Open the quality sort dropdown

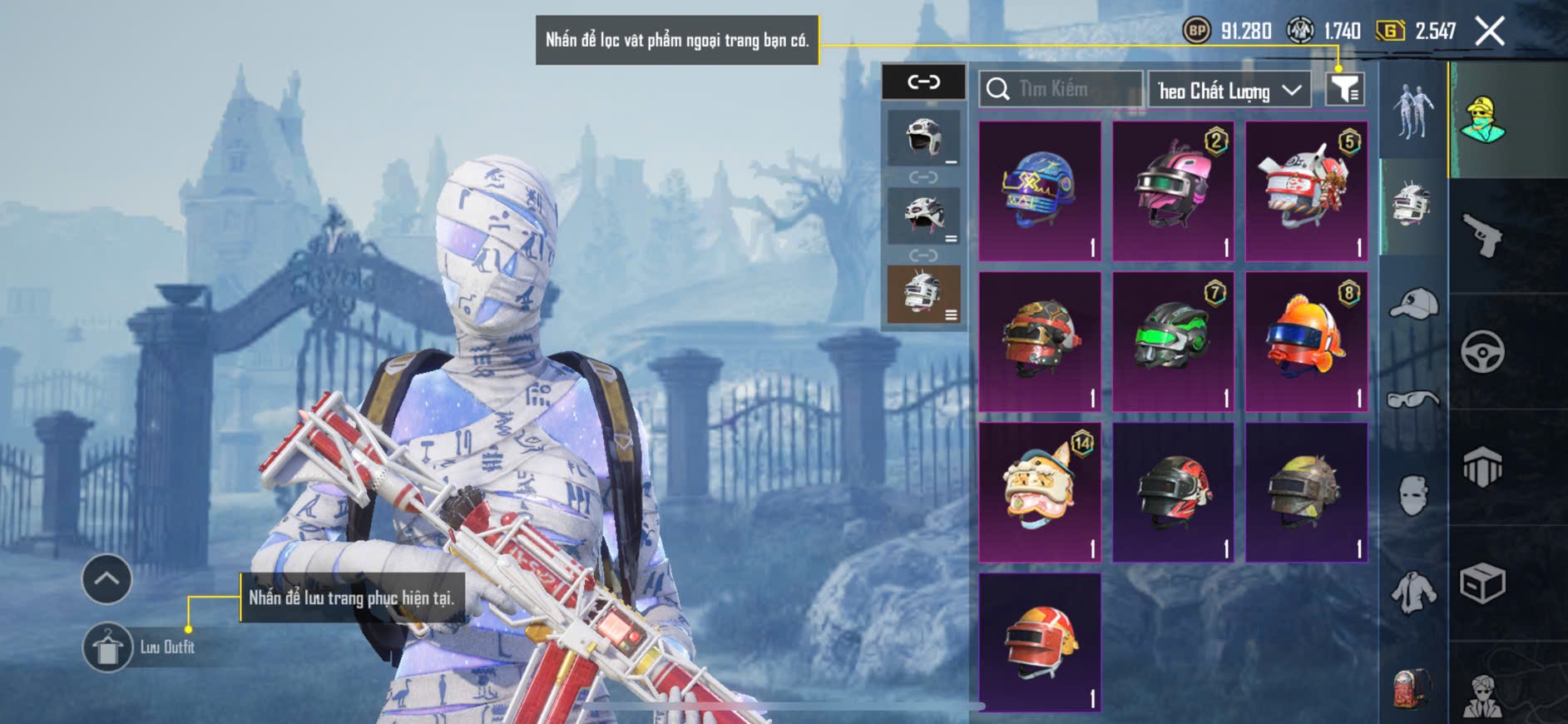(1229, 90)
